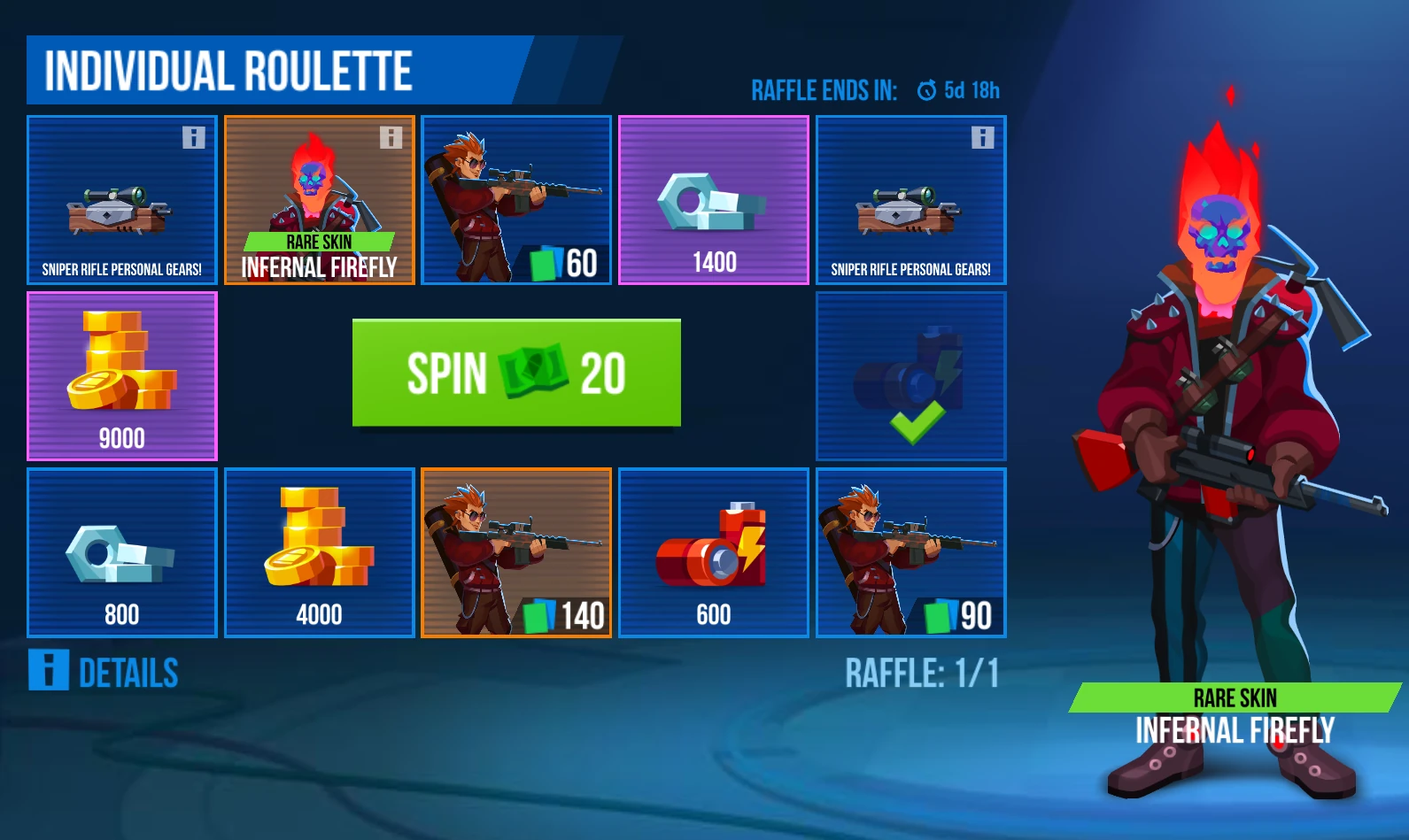Open the DETAILS panel
The image size is (1409, 840).
[128, 673]
